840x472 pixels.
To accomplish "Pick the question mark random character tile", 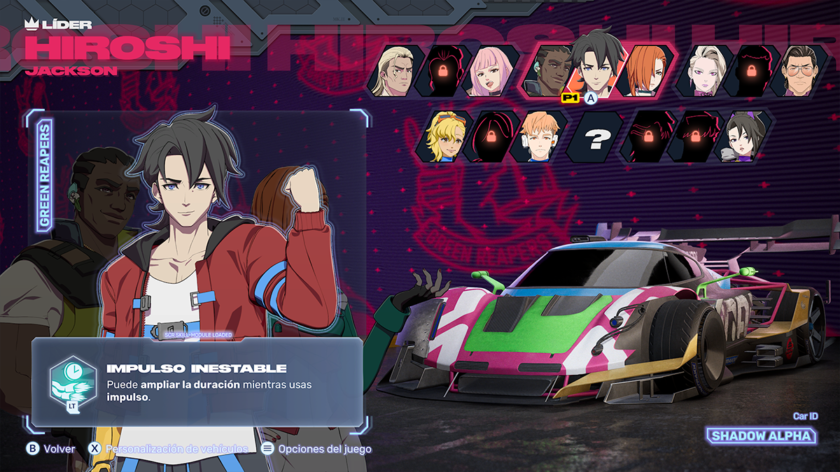I will point(595,139).
